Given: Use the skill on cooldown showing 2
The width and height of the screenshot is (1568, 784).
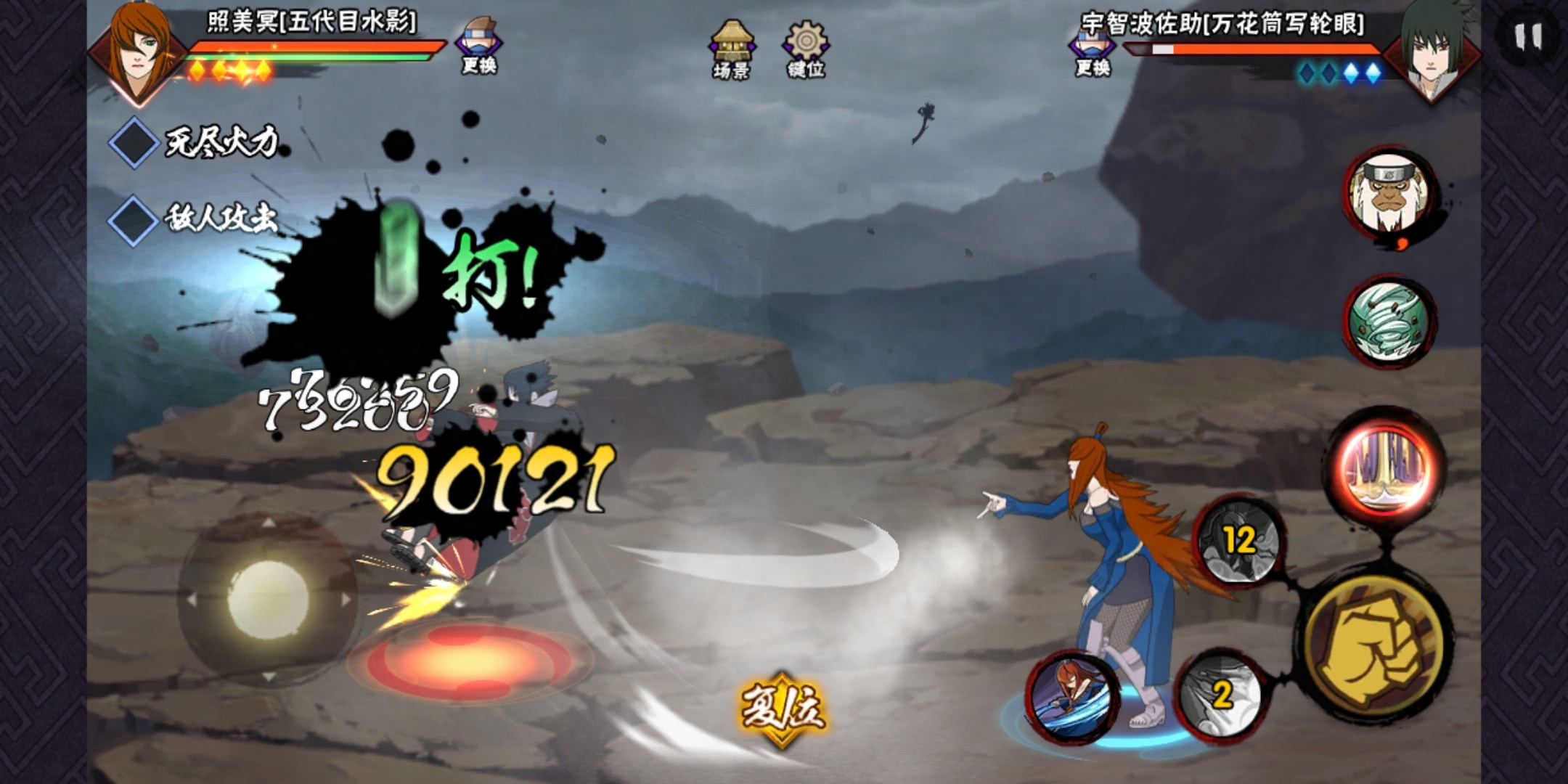Looking at the screenshot, I should [x=1221, y=695].
